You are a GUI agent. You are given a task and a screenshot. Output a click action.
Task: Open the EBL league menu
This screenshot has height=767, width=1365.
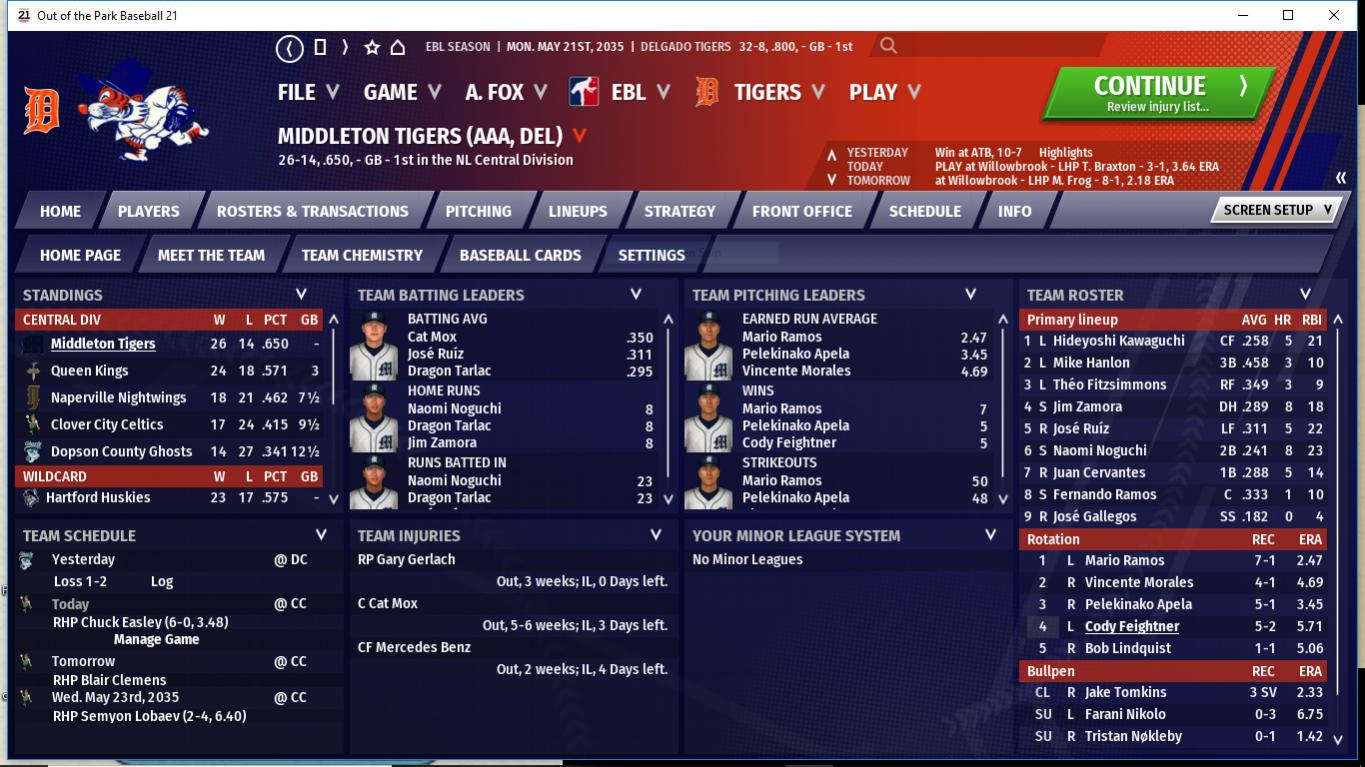click(x=629, y=92)
